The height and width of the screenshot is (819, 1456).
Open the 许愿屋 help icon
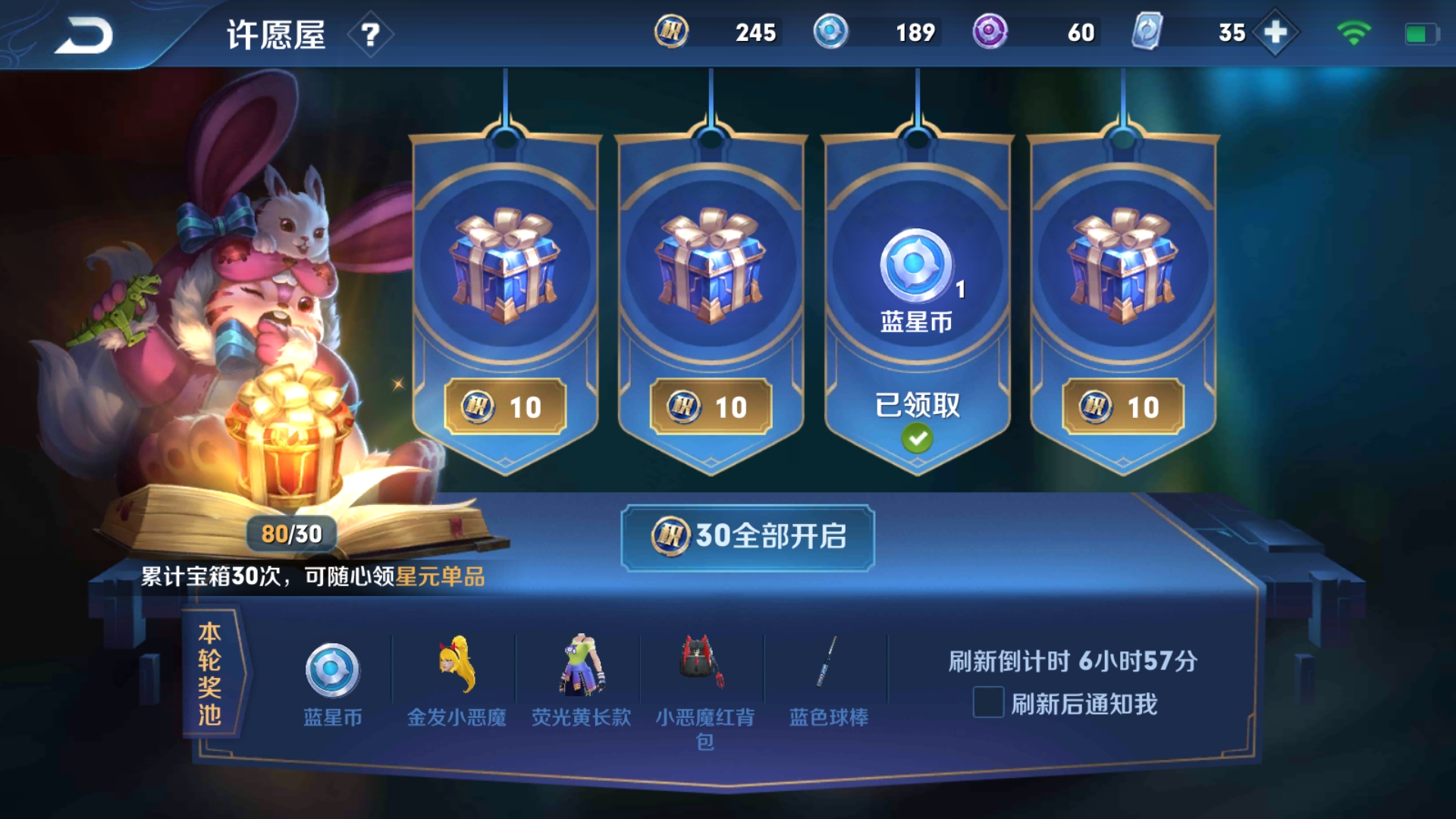(x=369, y=34)
